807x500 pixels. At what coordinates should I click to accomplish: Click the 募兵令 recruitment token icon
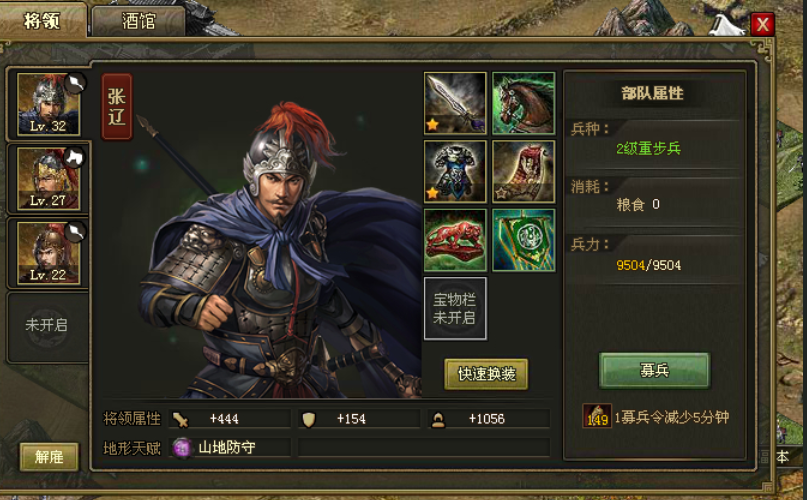pos(597,416)
